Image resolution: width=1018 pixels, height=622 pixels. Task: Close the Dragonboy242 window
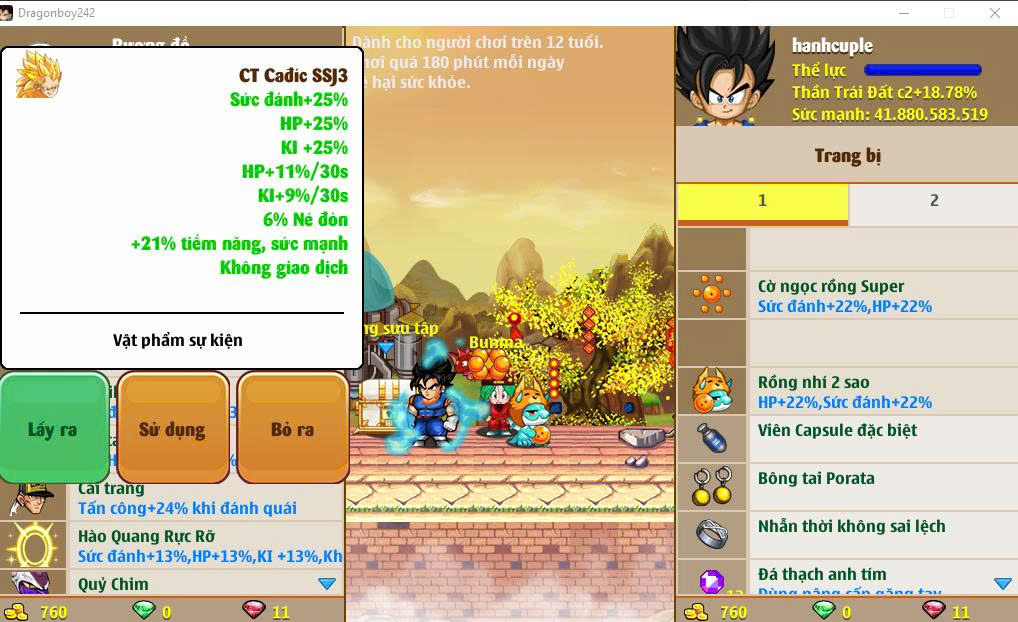tap(995, 13)
